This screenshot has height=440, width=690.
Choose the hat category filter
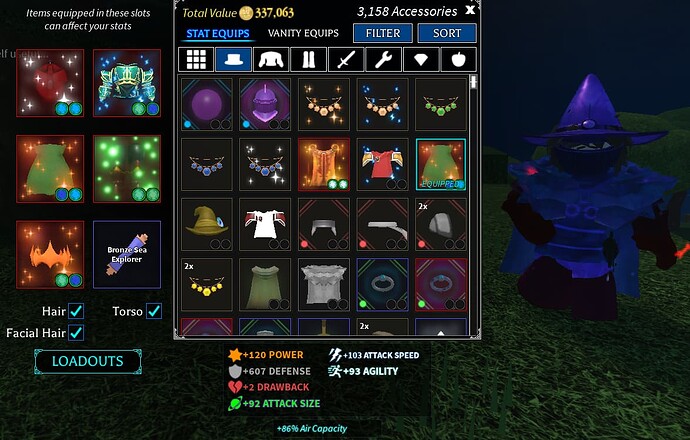tap(233, 59)
